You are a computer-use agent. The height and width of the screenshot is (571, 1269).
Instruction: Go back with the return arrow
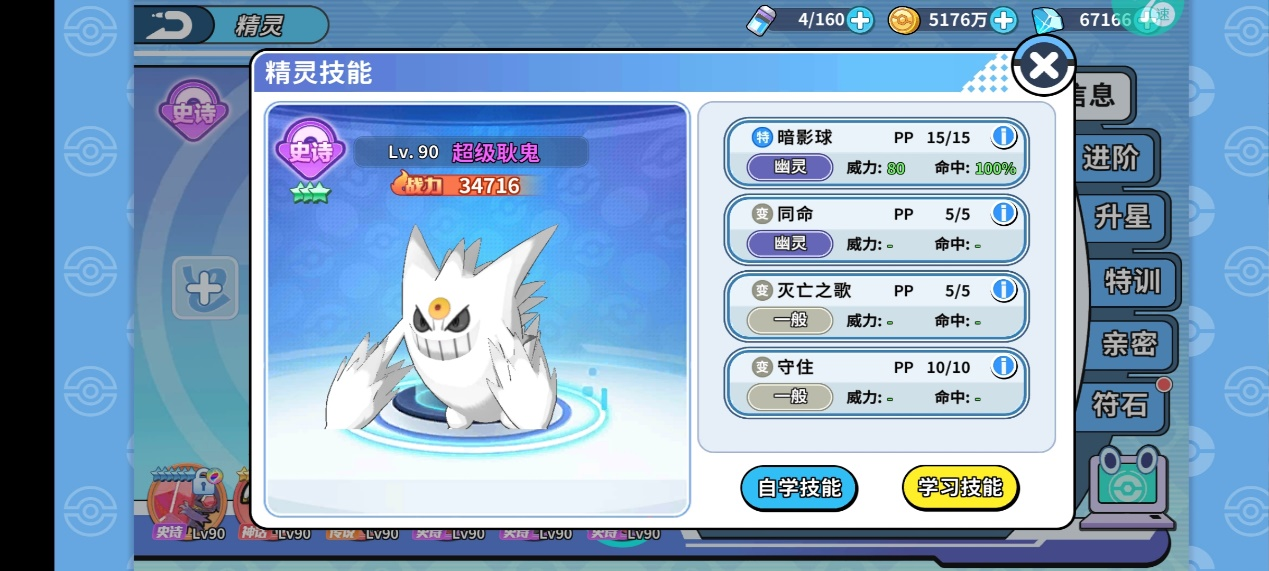coord(170,25)
